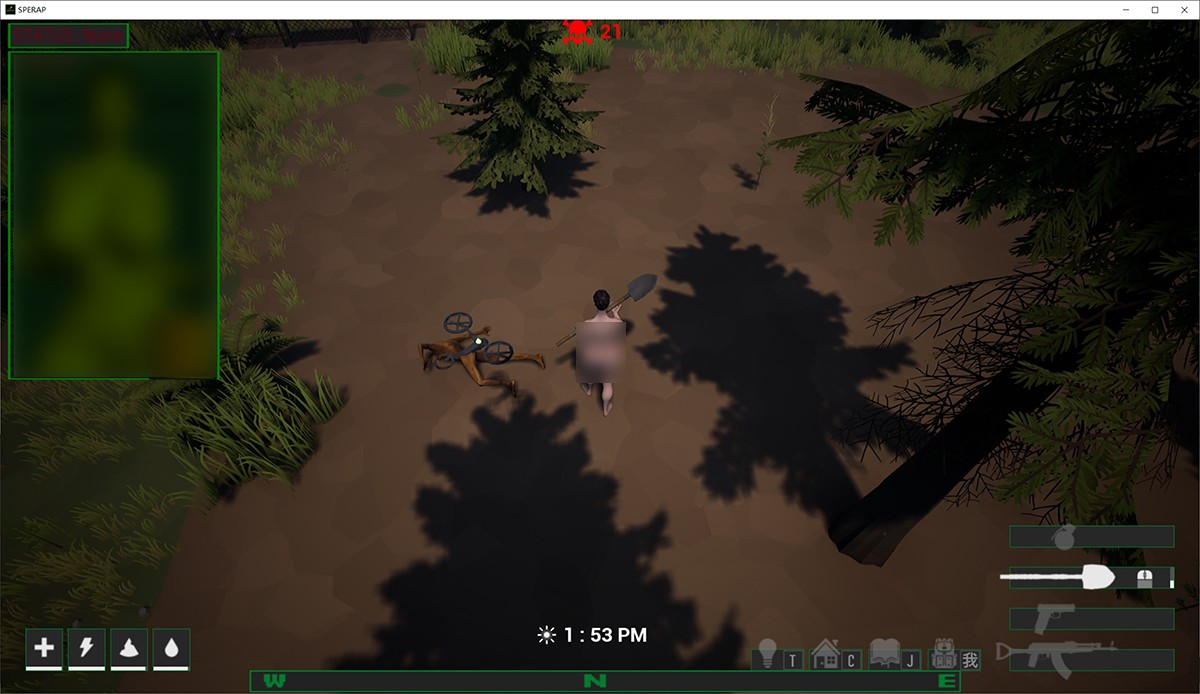Choose the assault rifle weapon slot
The width and height of the screenshot is (1200, 694).
point(1091,659)
